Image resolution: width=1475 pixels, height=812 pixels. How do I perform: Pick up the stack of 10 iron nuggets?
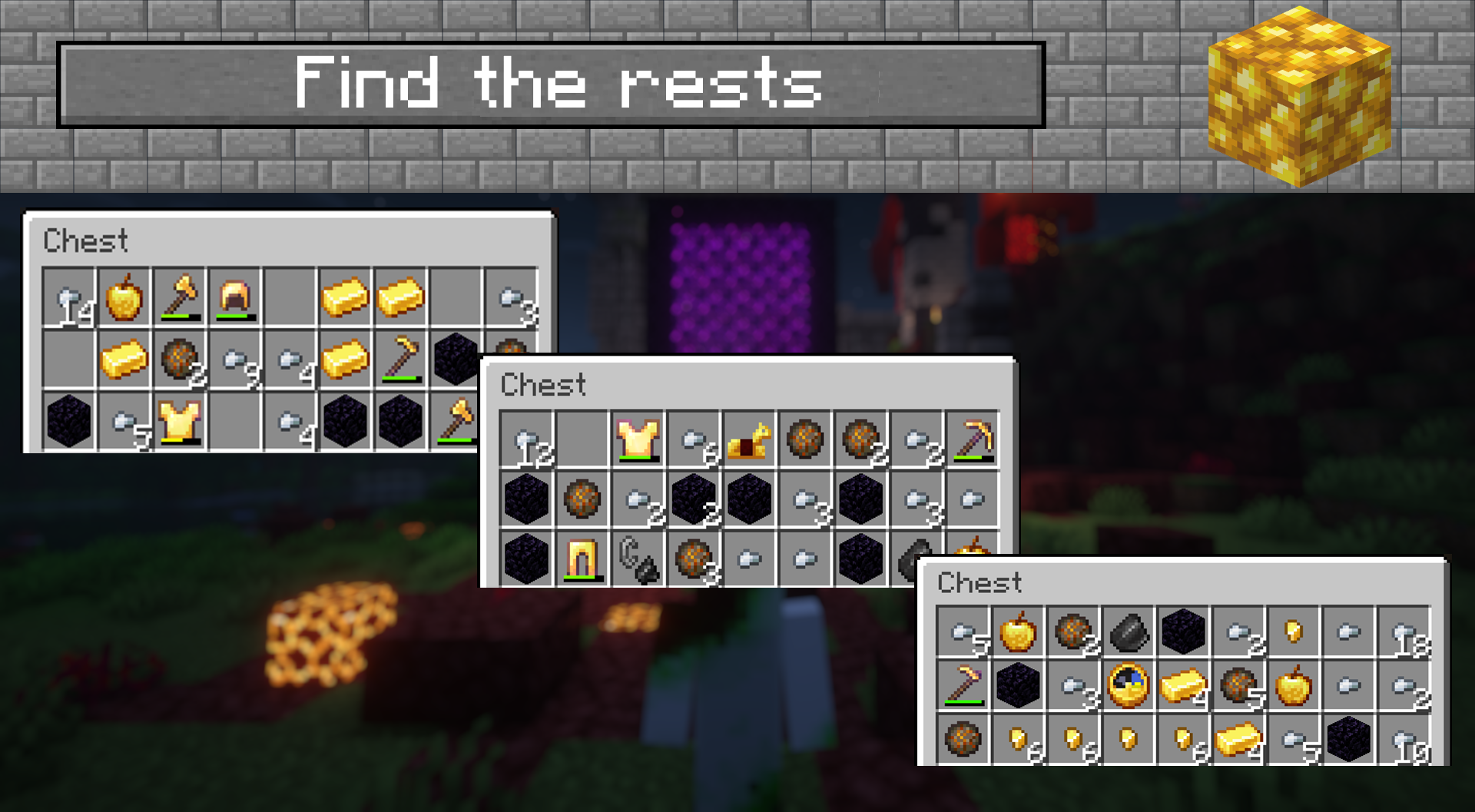pos(1404,740)
